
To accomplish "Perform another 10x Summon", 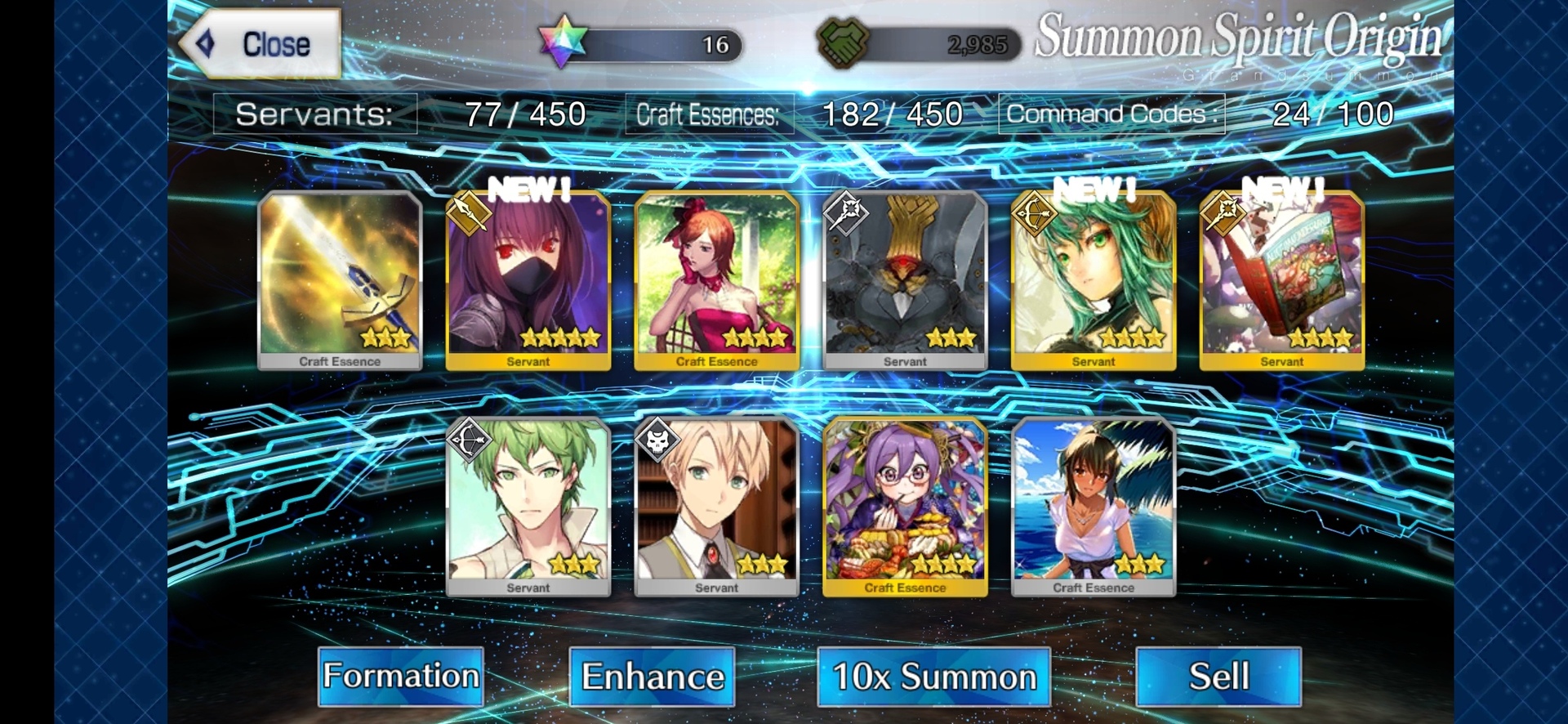I will click(x=933, y=677).
